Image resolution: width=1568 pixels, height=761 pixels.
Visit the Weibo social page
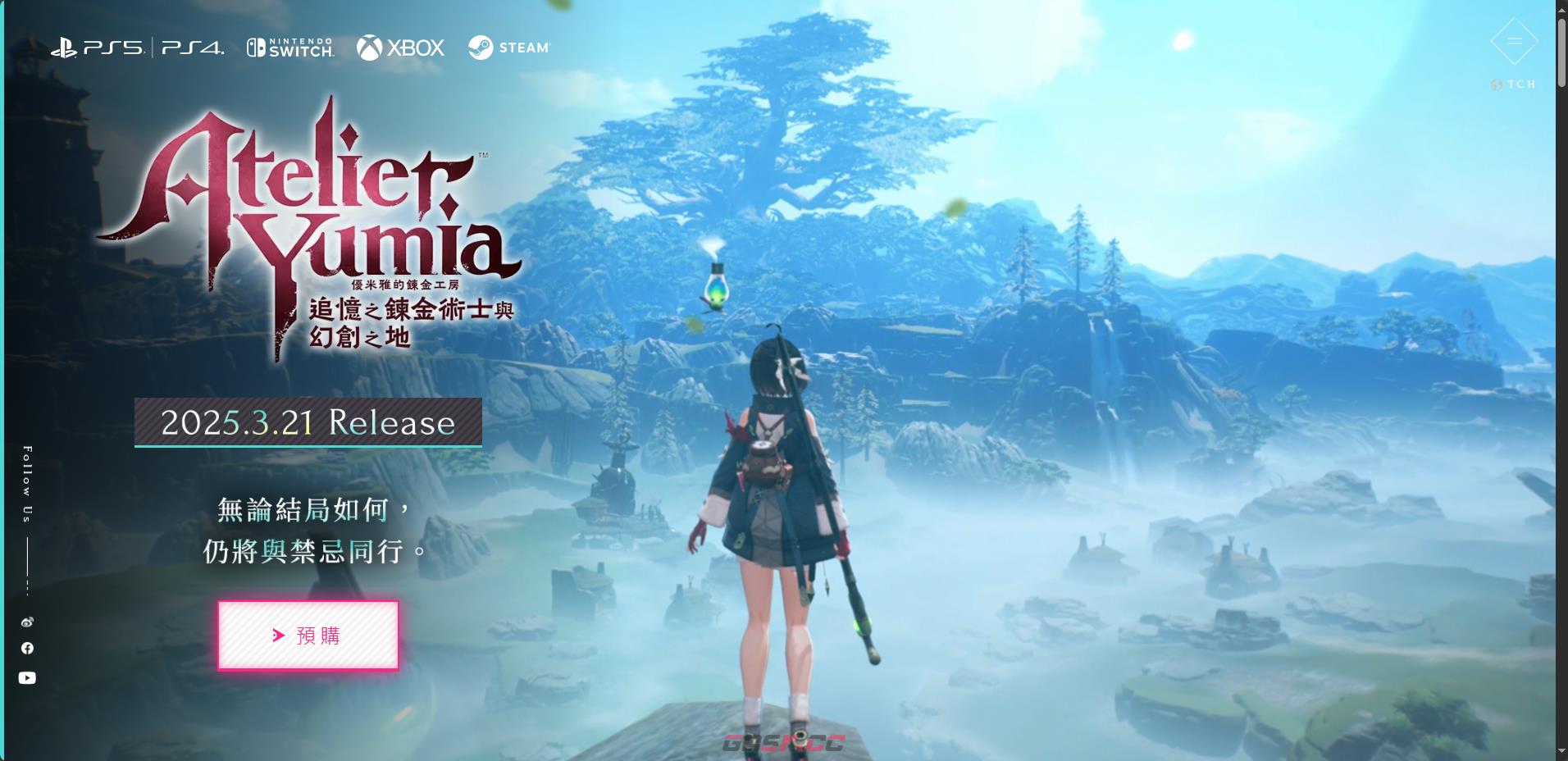coord(27,622)
